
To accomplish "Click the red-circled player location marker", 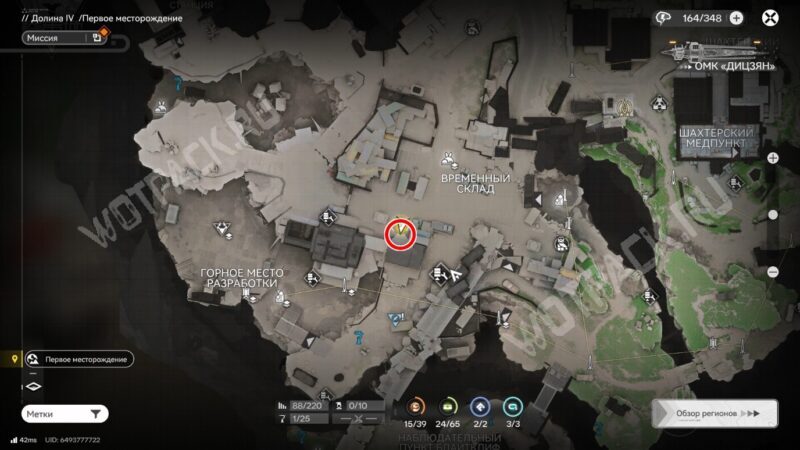I will coord(401,233).
